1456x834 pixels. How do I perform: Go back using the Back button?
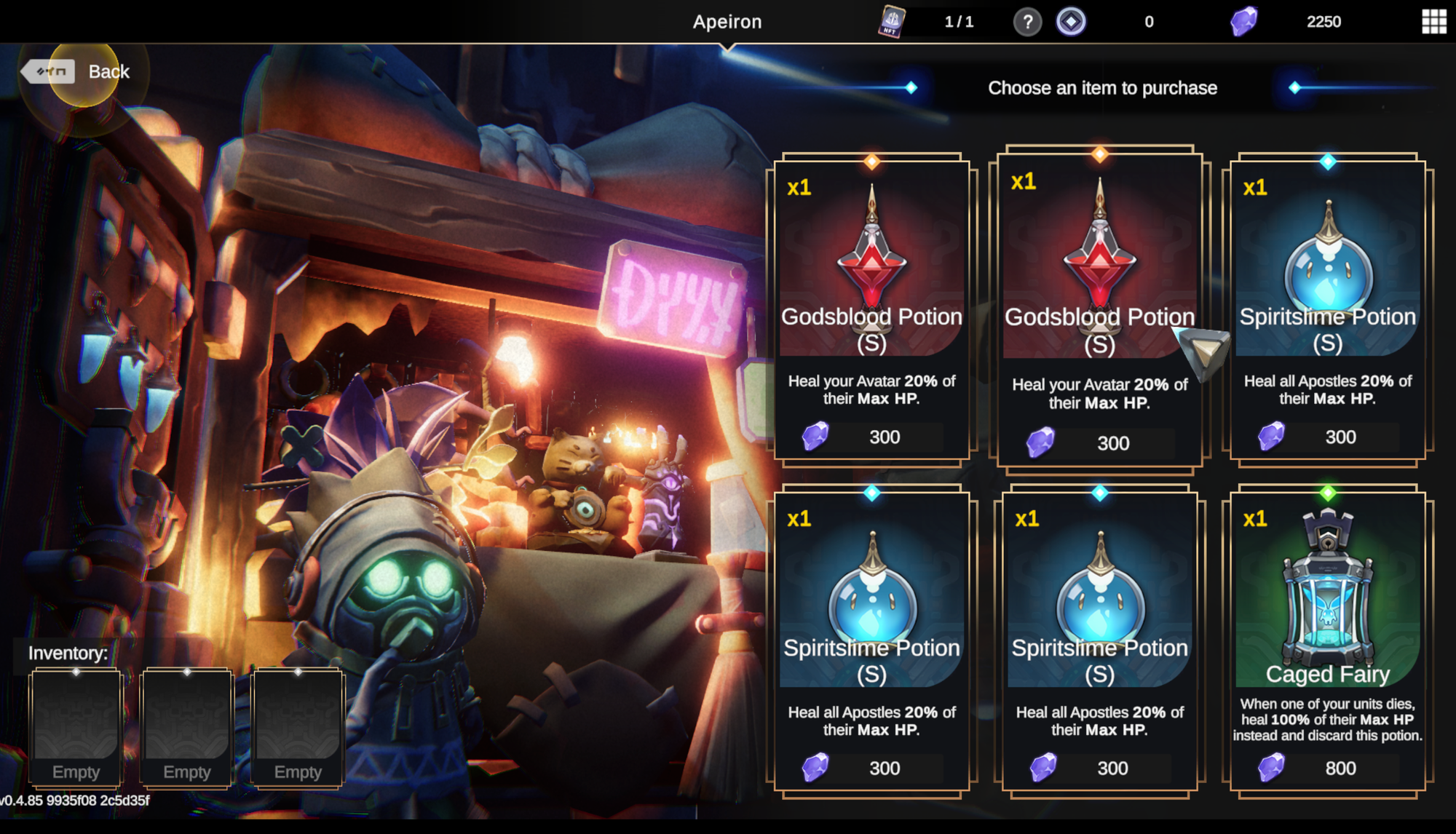[x=76, y=71]
